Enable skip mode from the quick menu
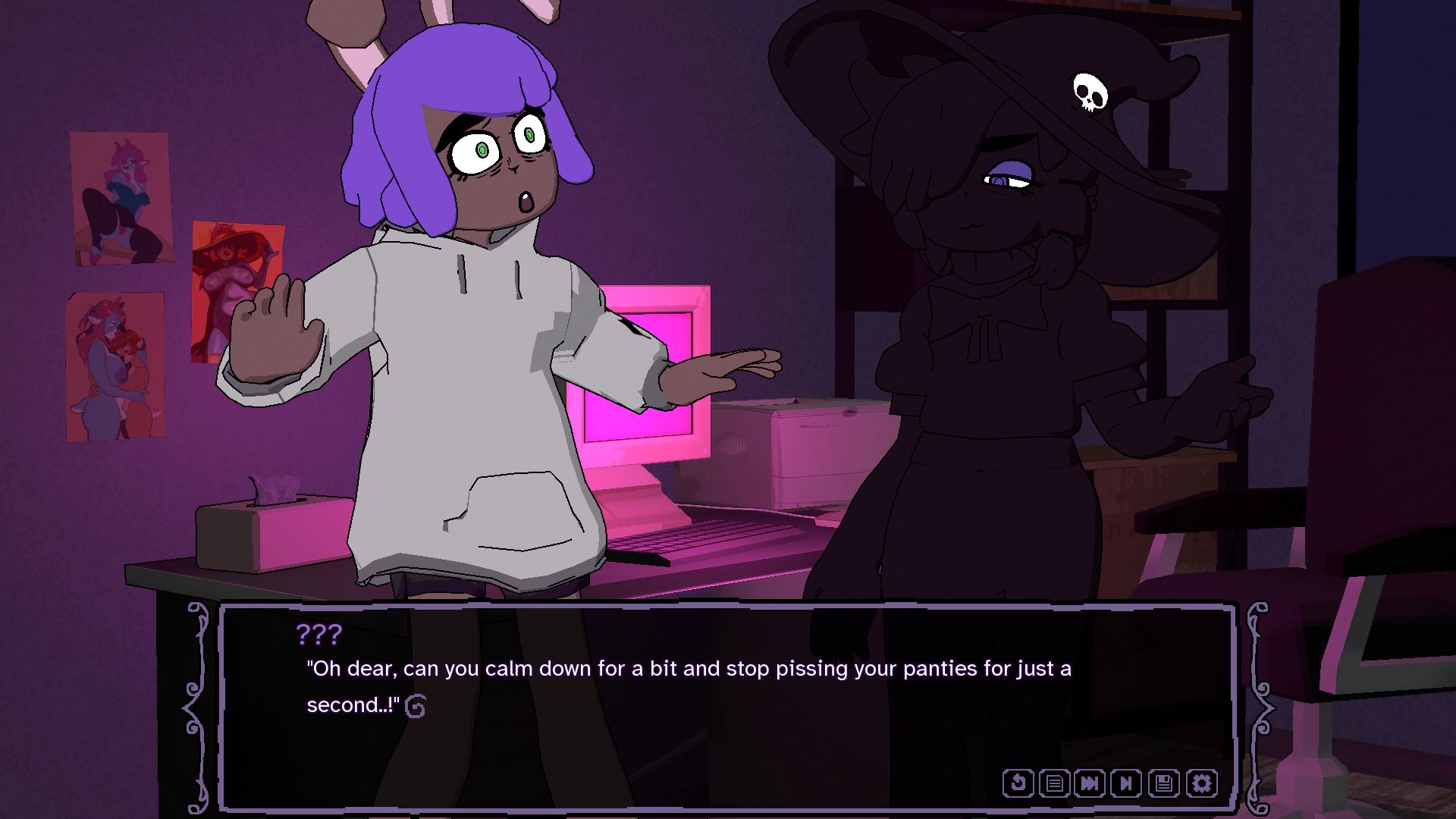The width and height of the screenshot is (1456, 819). point(1090,783)
